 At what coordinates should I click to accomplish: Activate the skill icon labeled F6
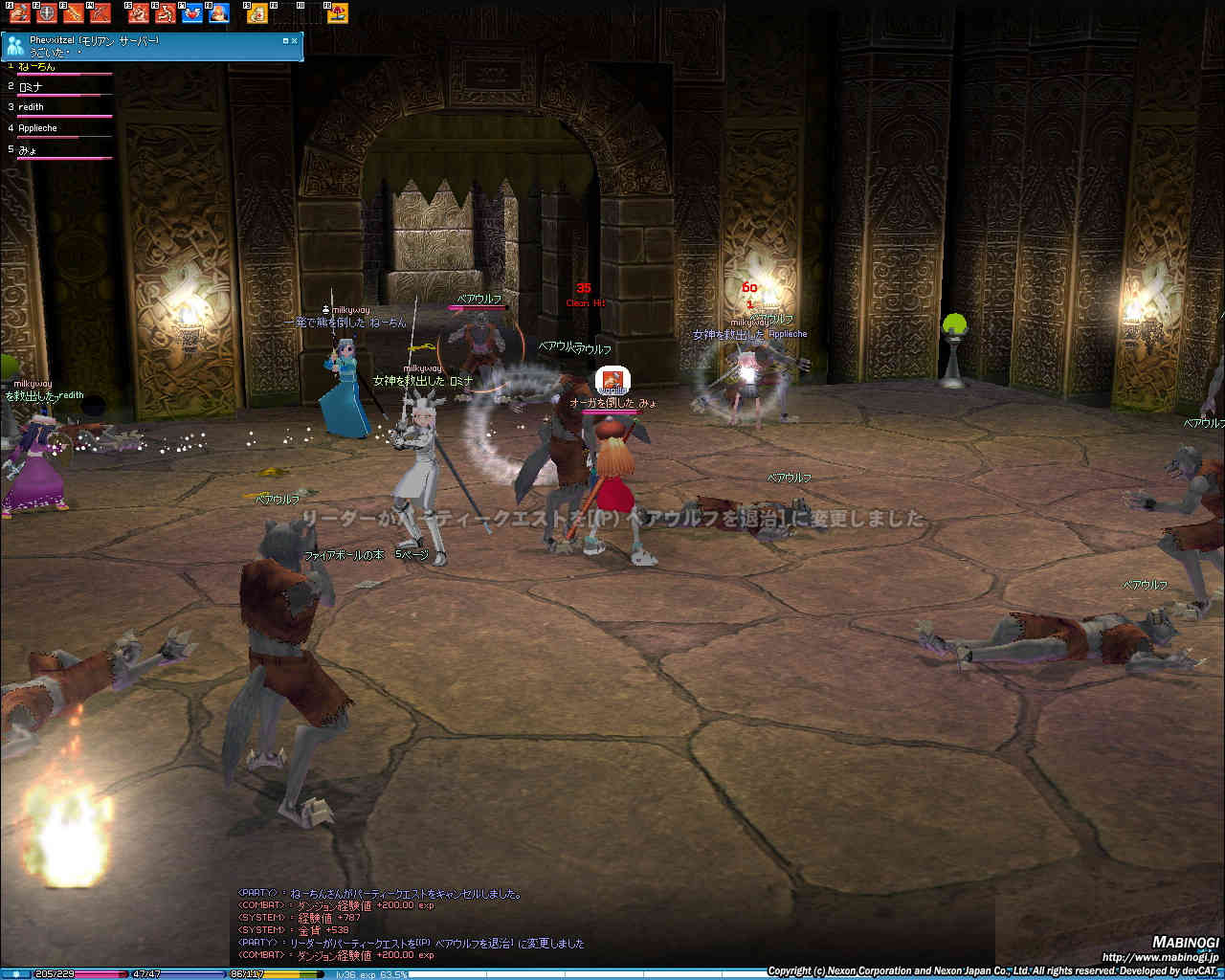[166, 13]
